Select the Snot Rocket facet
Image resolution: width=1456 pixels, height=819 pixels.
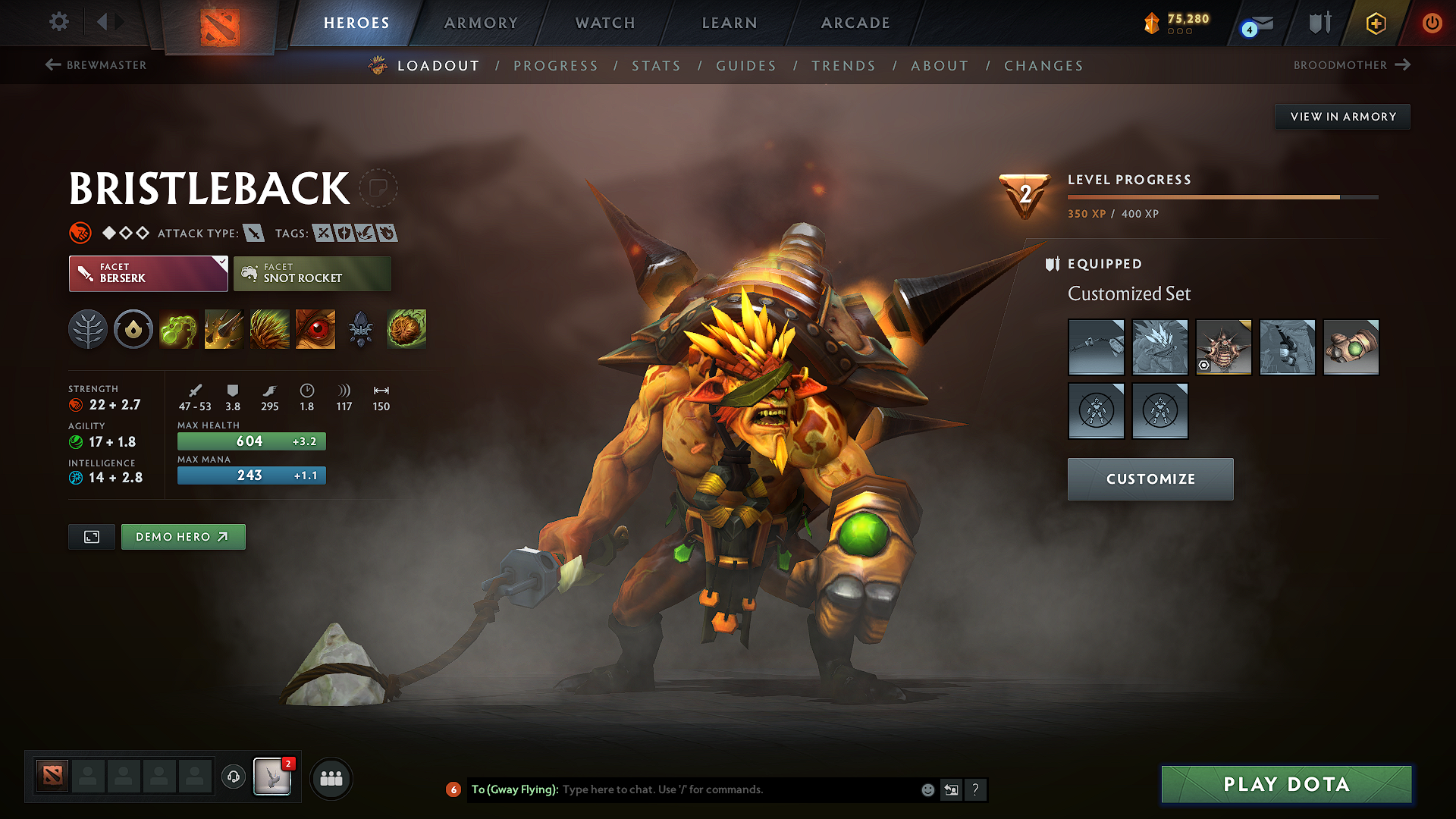tap(312, 273)
